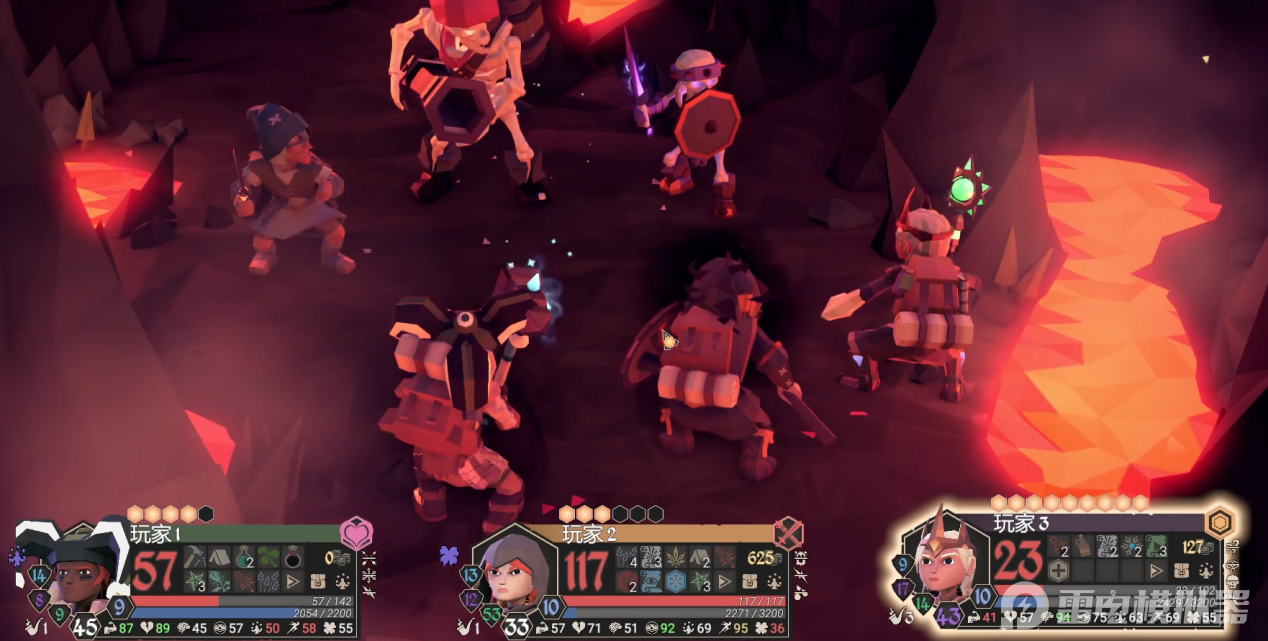Screen dimensions: 1268x641
Task: Select Player 2's red hexagon item
Action: pyautogui.click(x=626, y=581)
